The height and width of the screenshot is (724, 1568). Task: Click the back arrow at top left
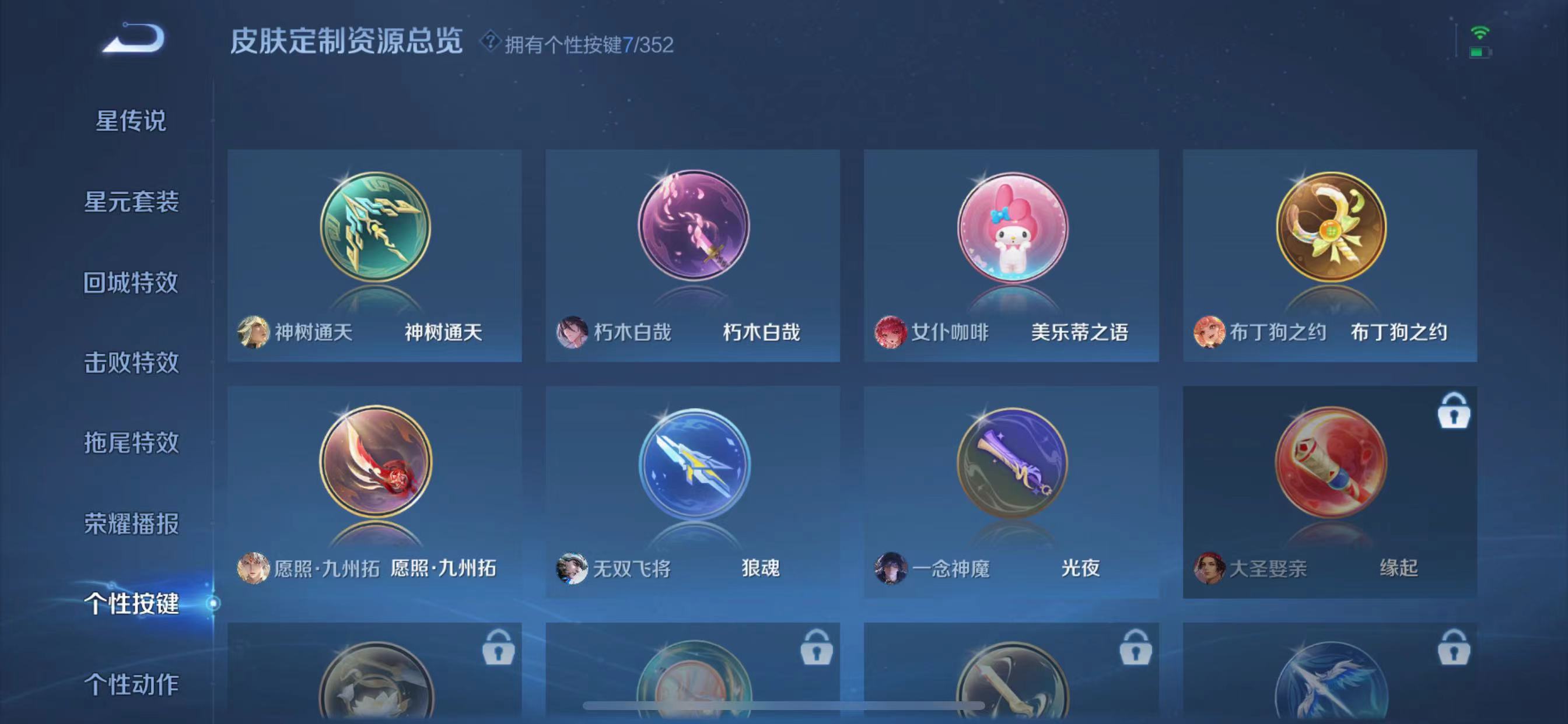pyautogui.click(x=129, y=40)
